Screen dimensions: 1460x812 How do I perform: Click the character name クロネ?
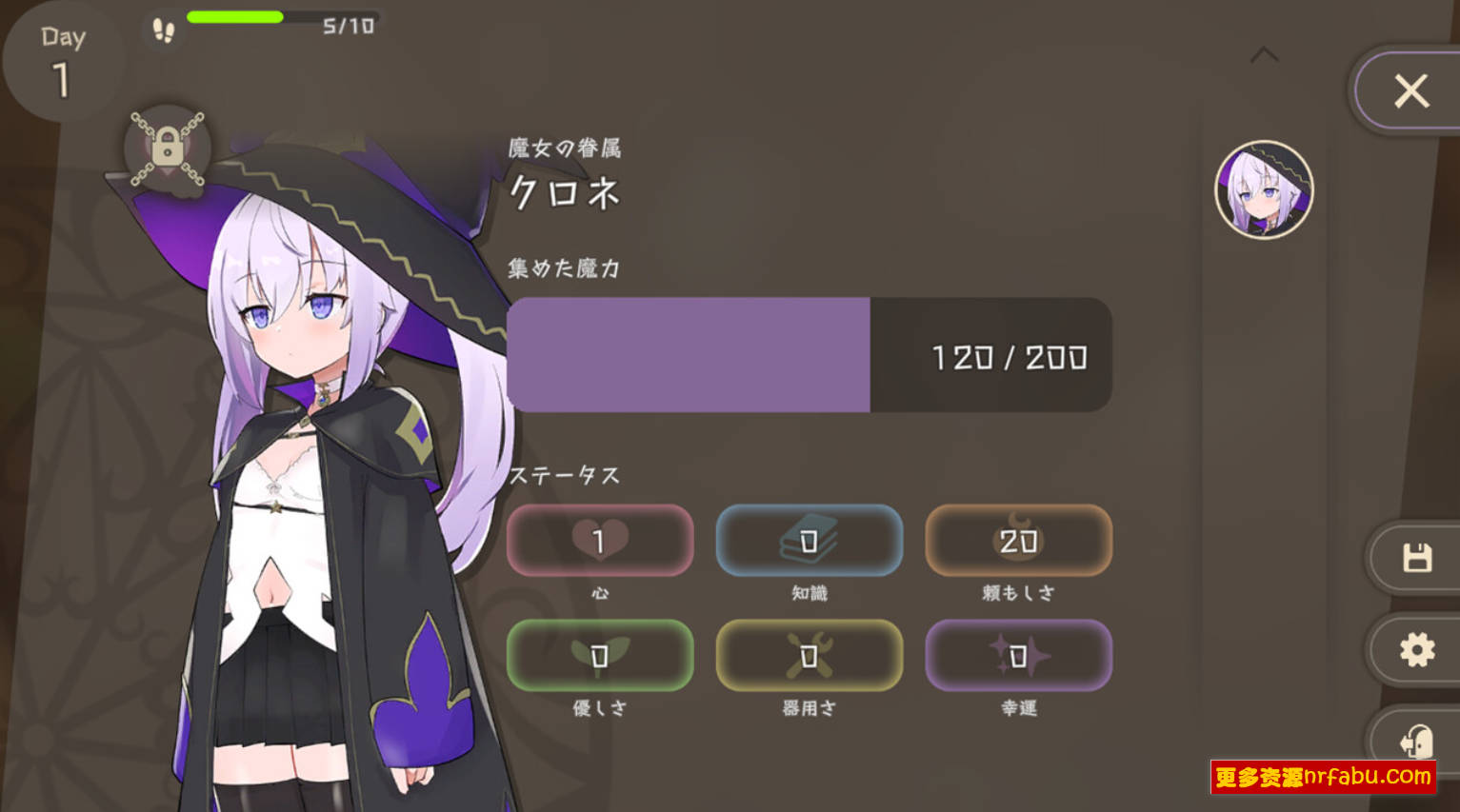click(x=564, y=193)
